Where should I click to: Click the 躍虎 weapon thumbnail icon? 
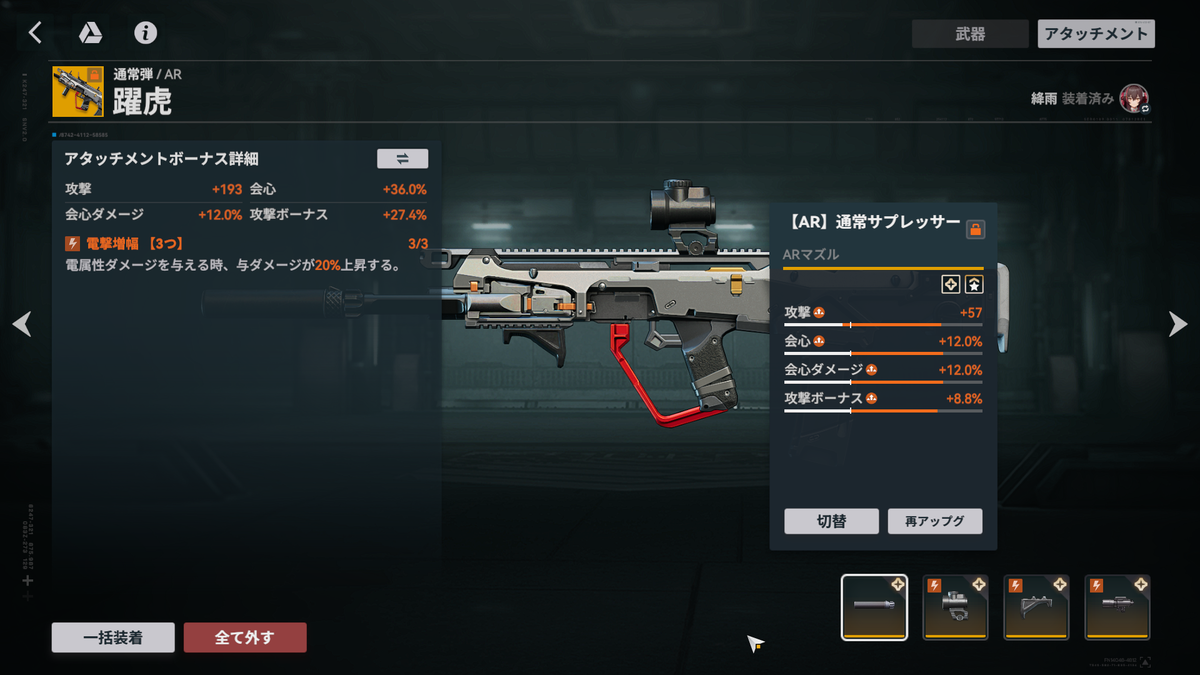(77, 92)
